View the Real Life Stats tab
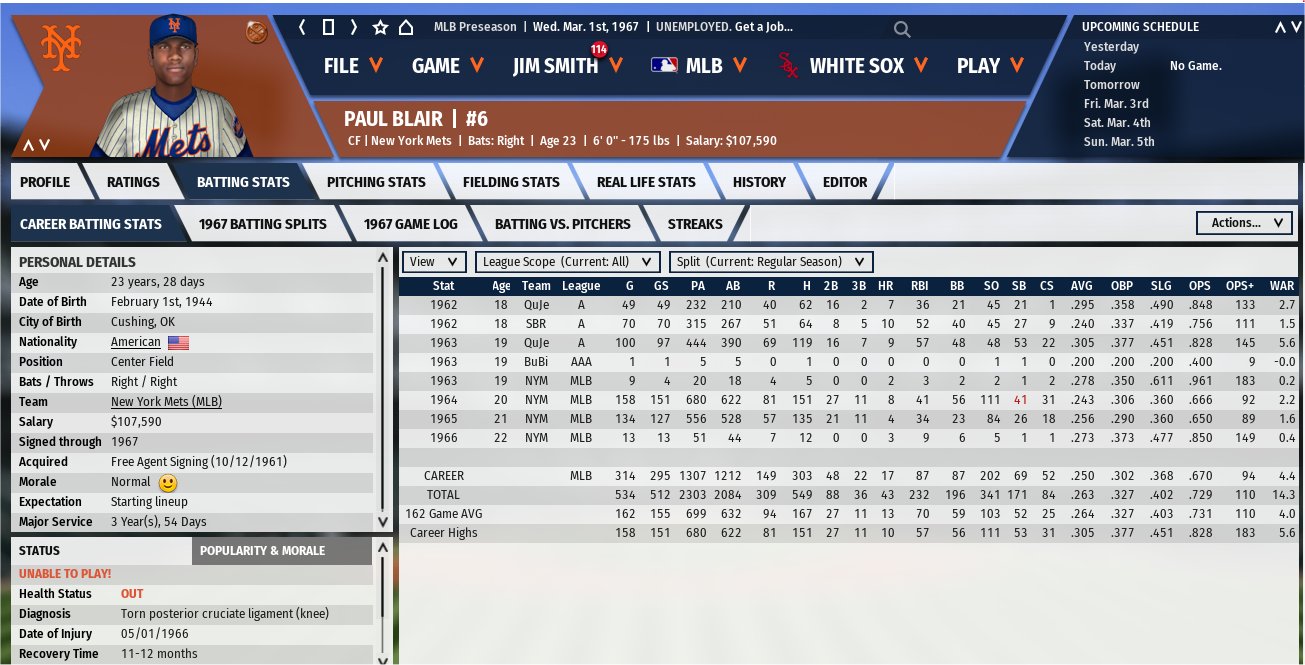 pos(645,182)
